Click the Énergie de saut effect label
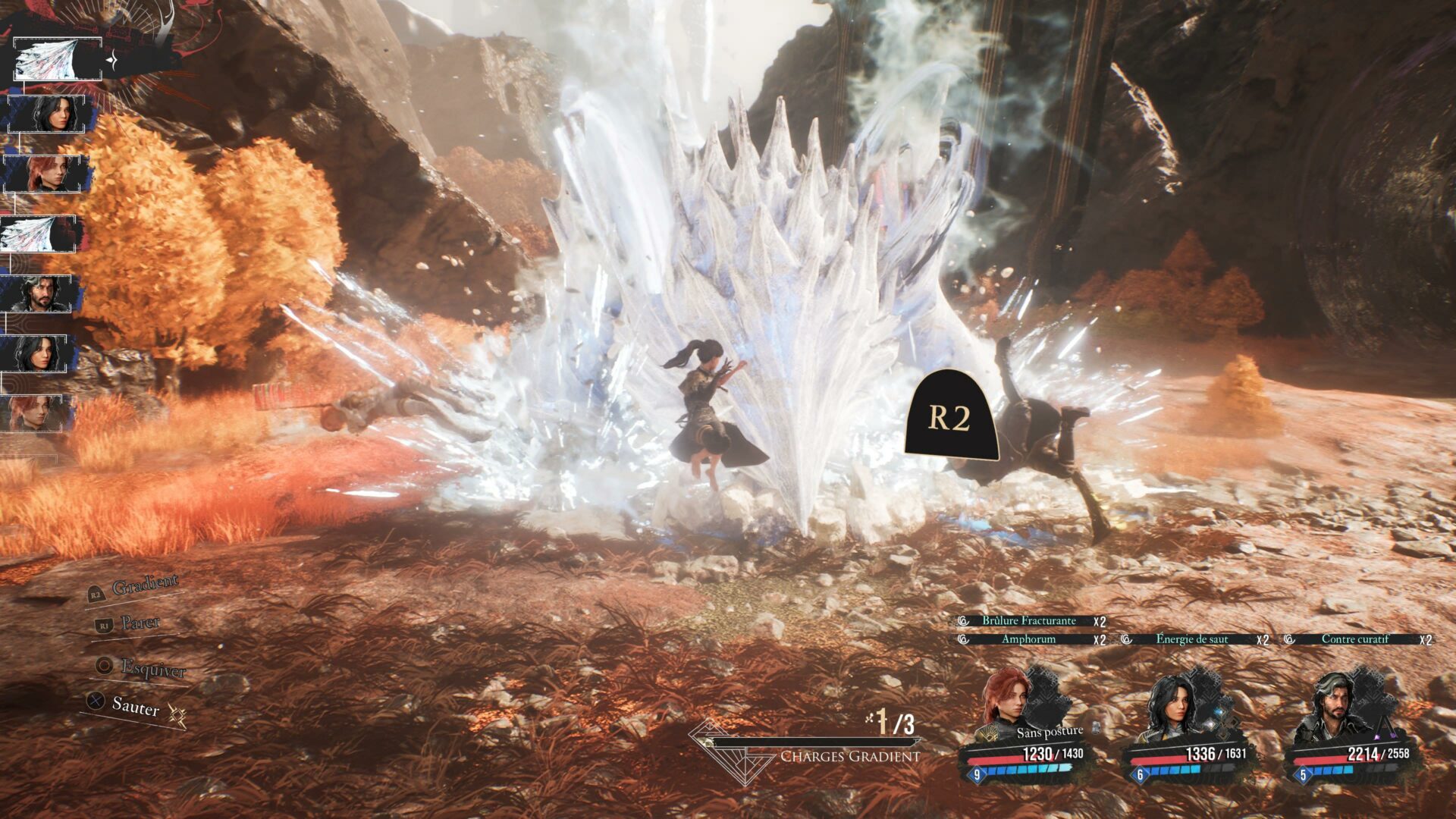This screenshot has height=819, width=1456. 1191,639
